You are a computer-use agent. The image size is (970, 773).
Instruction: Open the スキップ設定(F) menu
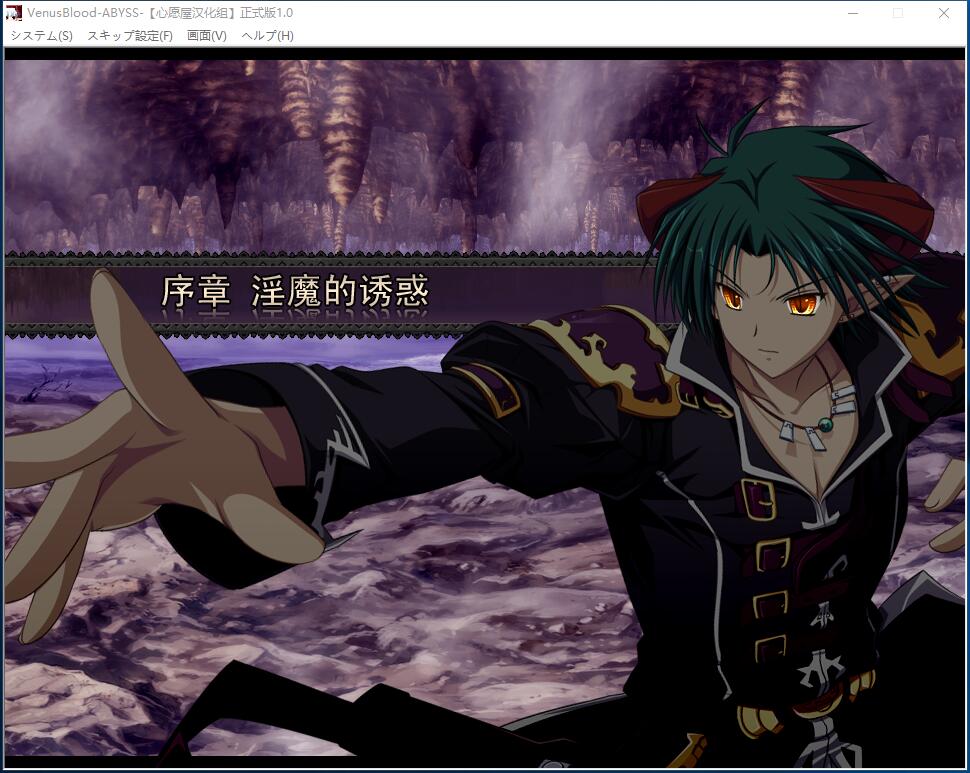point(130,35)
